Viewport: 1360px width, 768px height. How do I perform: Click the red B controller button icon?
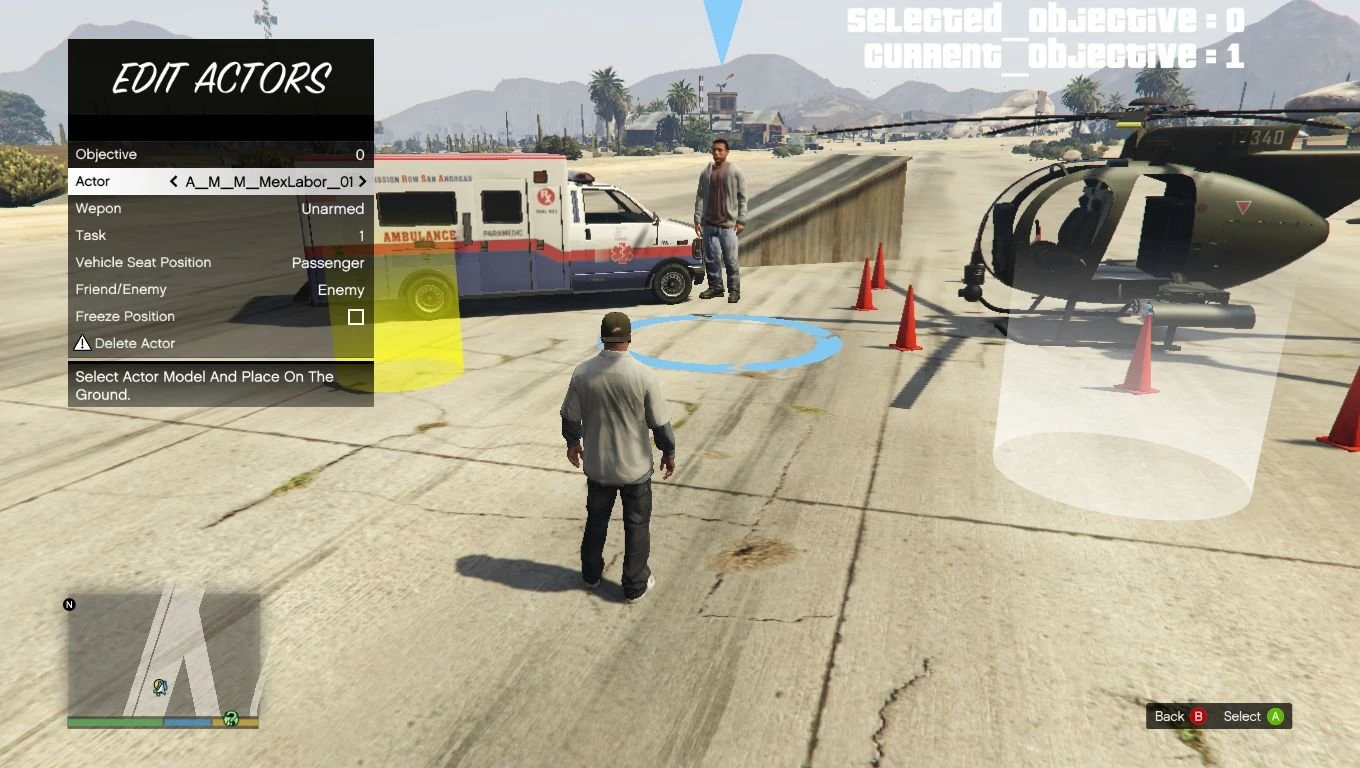1196,716
